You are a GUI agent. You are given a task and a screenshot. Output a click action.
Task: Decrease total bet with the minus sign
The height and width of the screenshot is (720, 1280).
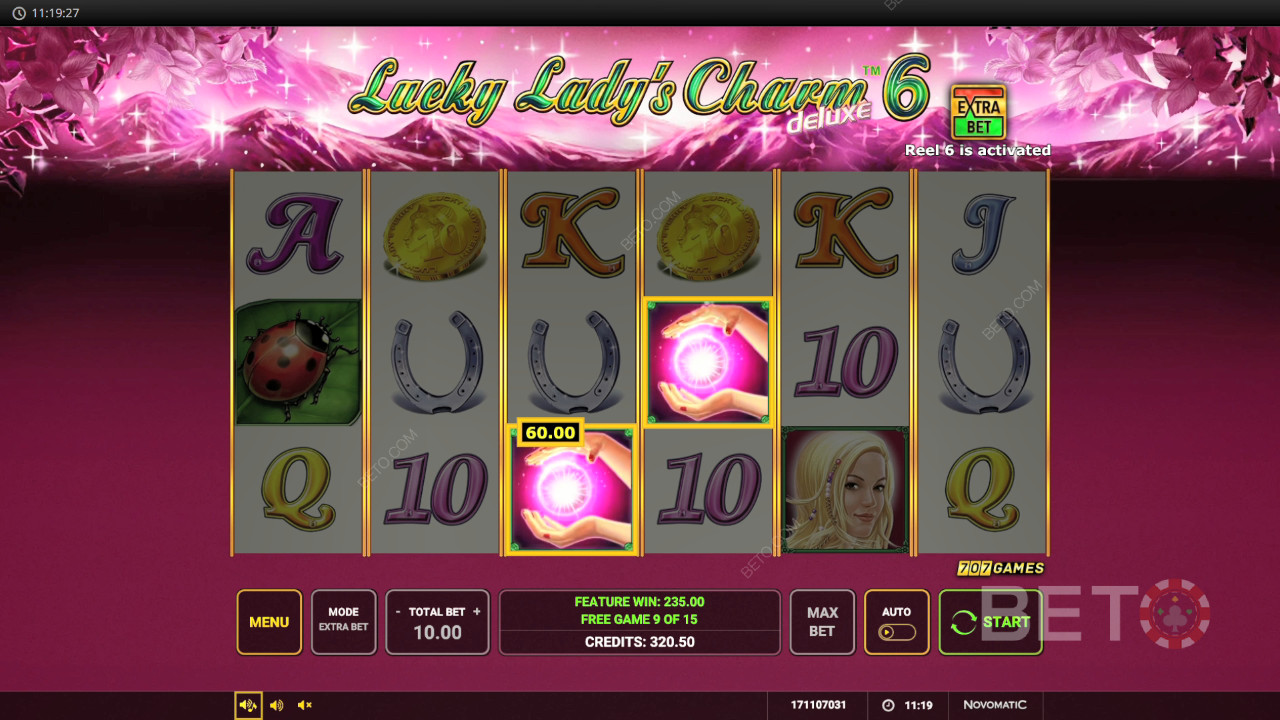[x=398, y=612]
